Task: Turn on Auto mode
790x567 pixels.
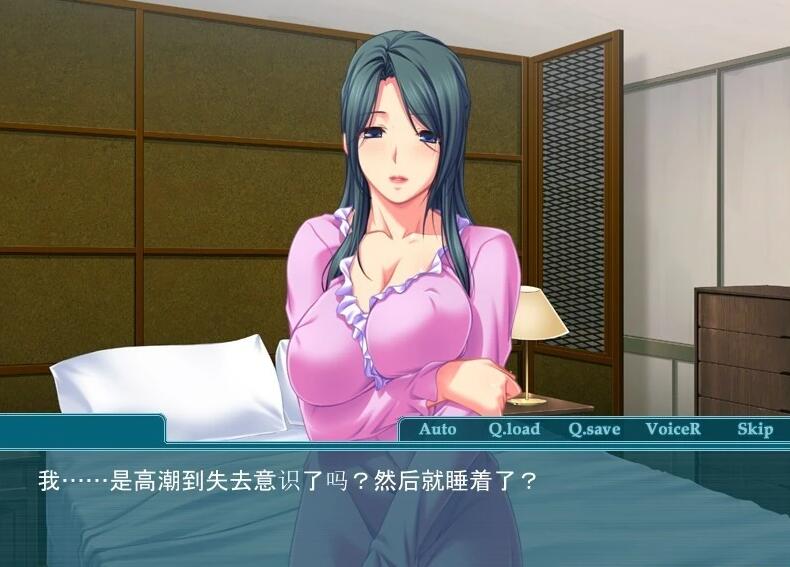Action: 437,429
